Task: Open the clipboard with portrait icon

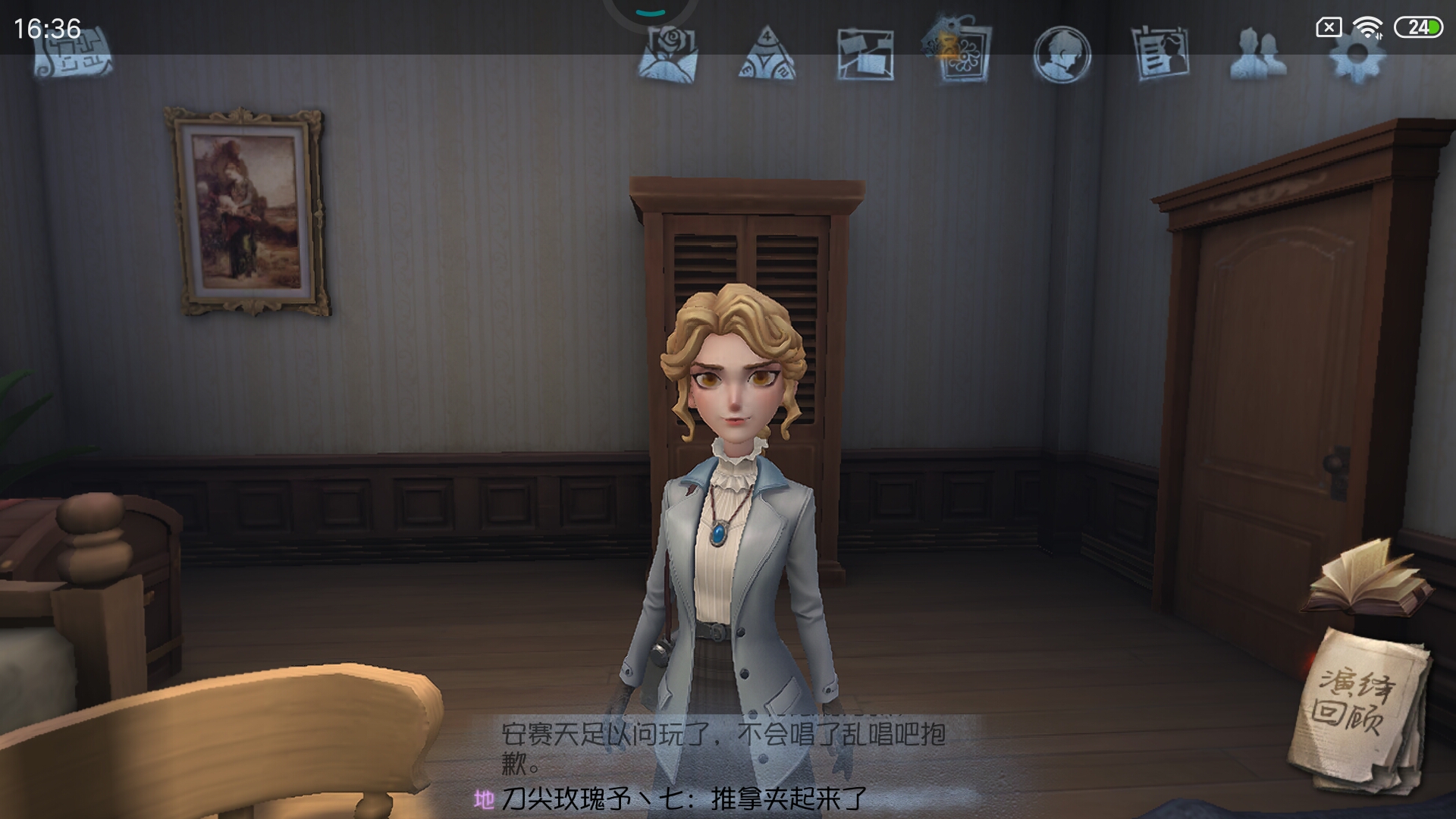Action: point(1160,53)
